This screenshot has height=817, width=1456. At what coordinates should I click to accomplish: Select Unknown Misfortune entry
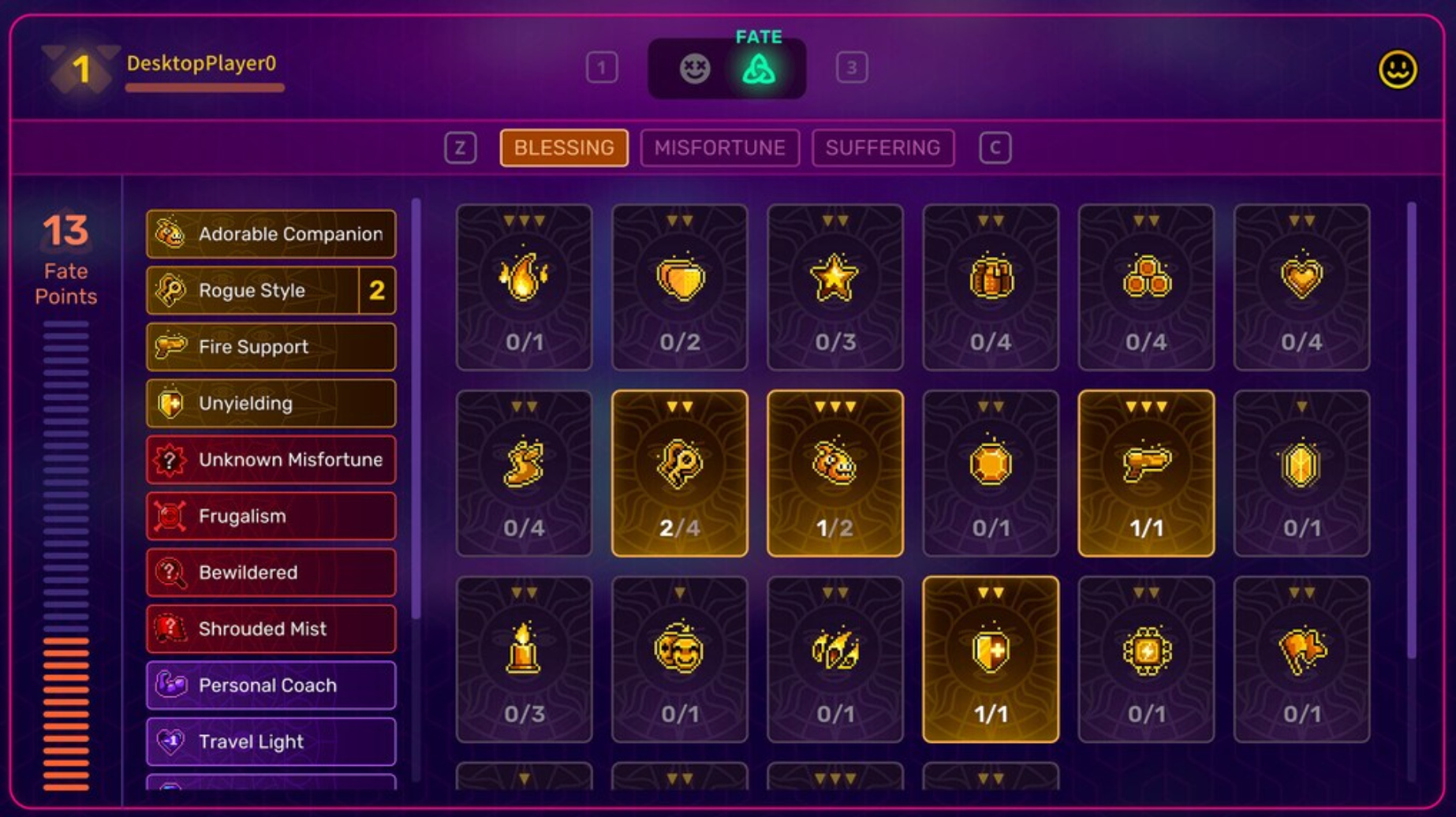click(271, 460)
